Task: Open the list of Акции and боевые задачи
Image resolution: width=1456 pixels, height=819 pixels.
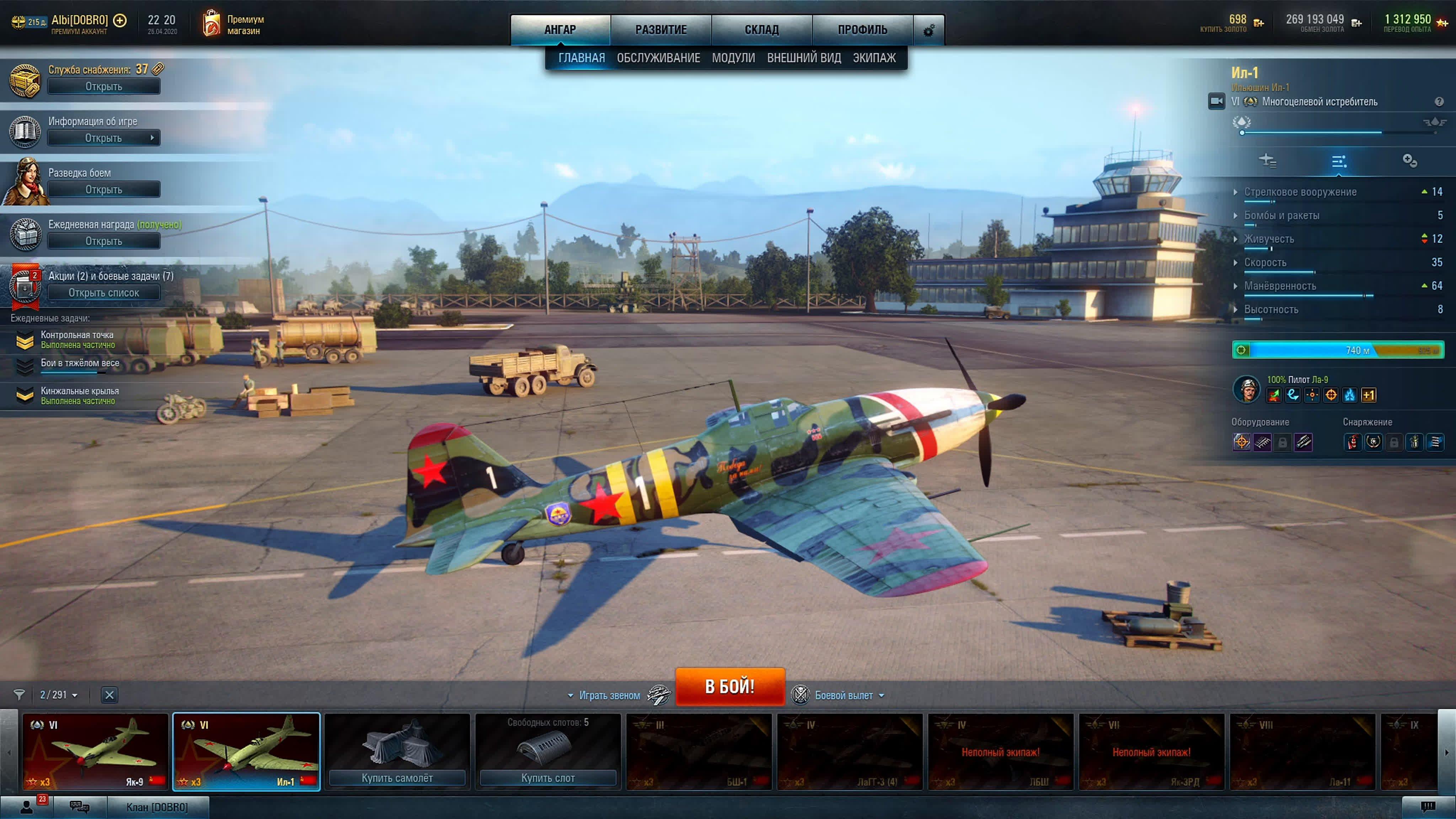Action: point(103,293)
